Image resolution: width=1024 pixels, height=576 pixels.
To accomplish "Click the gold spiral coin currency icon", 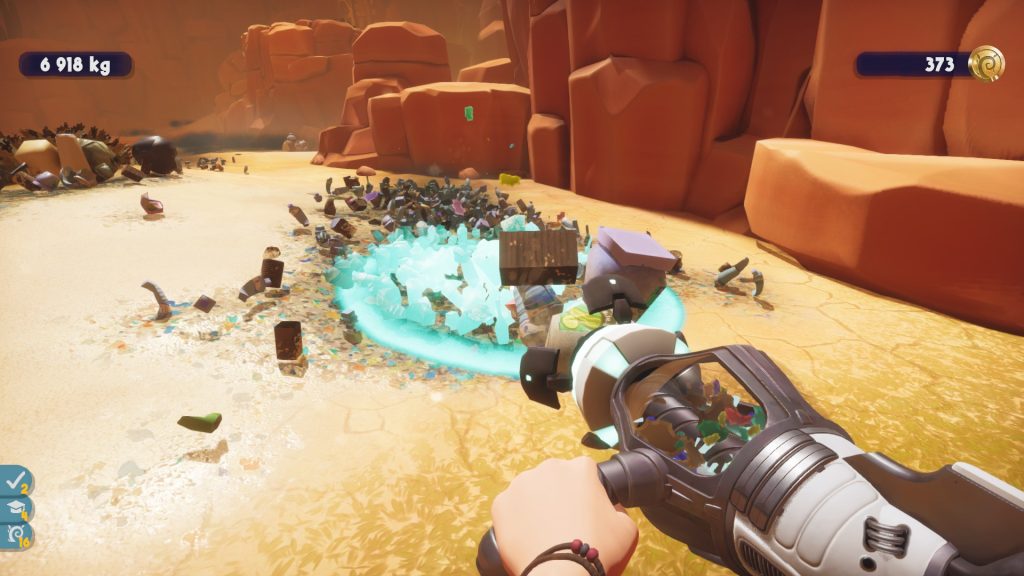I will (986, 64).
